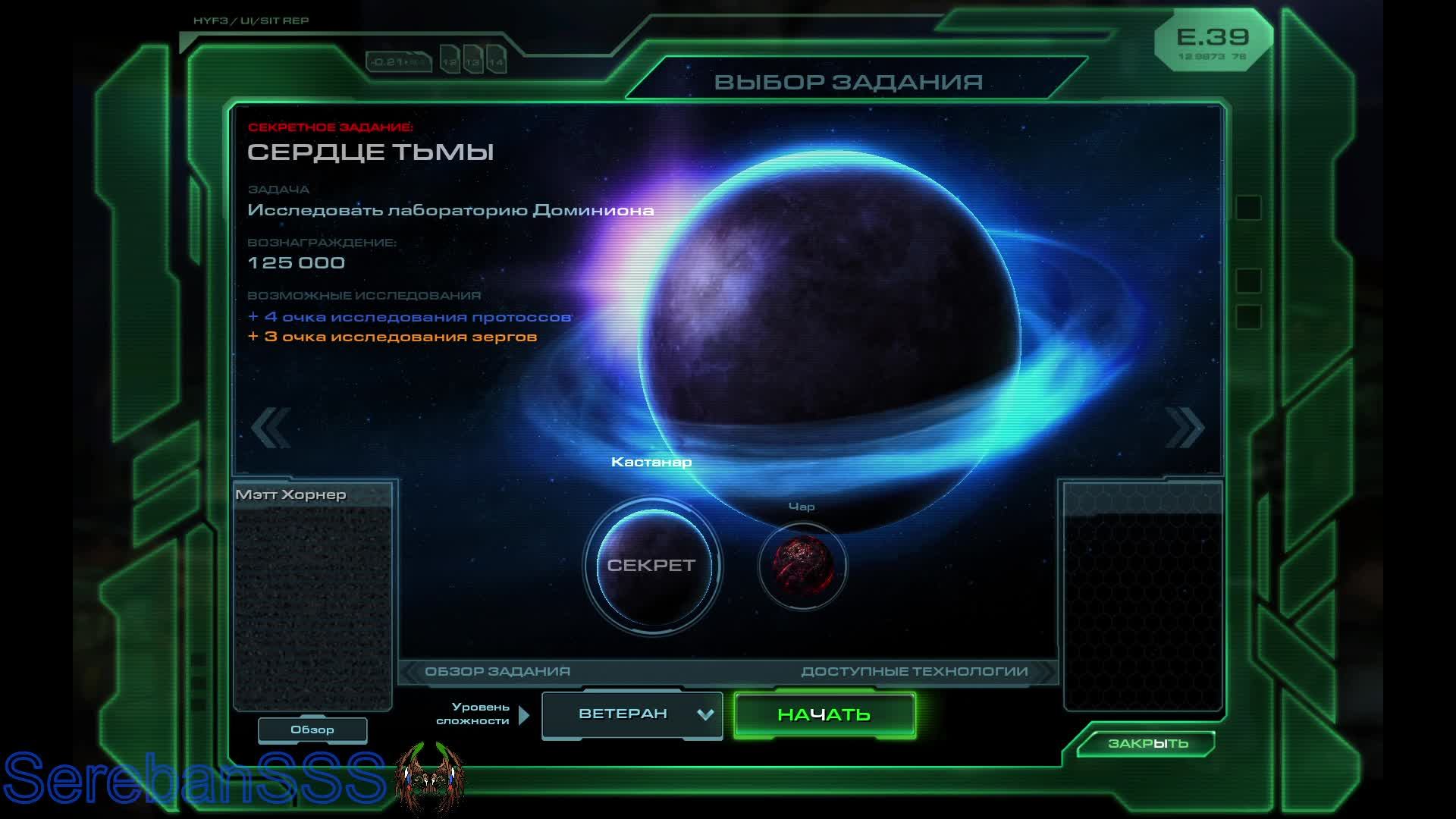
Task: Open the ДОСТУПНЫЕ ТЕХНОЛОГИИ tab
Action: 915,671
